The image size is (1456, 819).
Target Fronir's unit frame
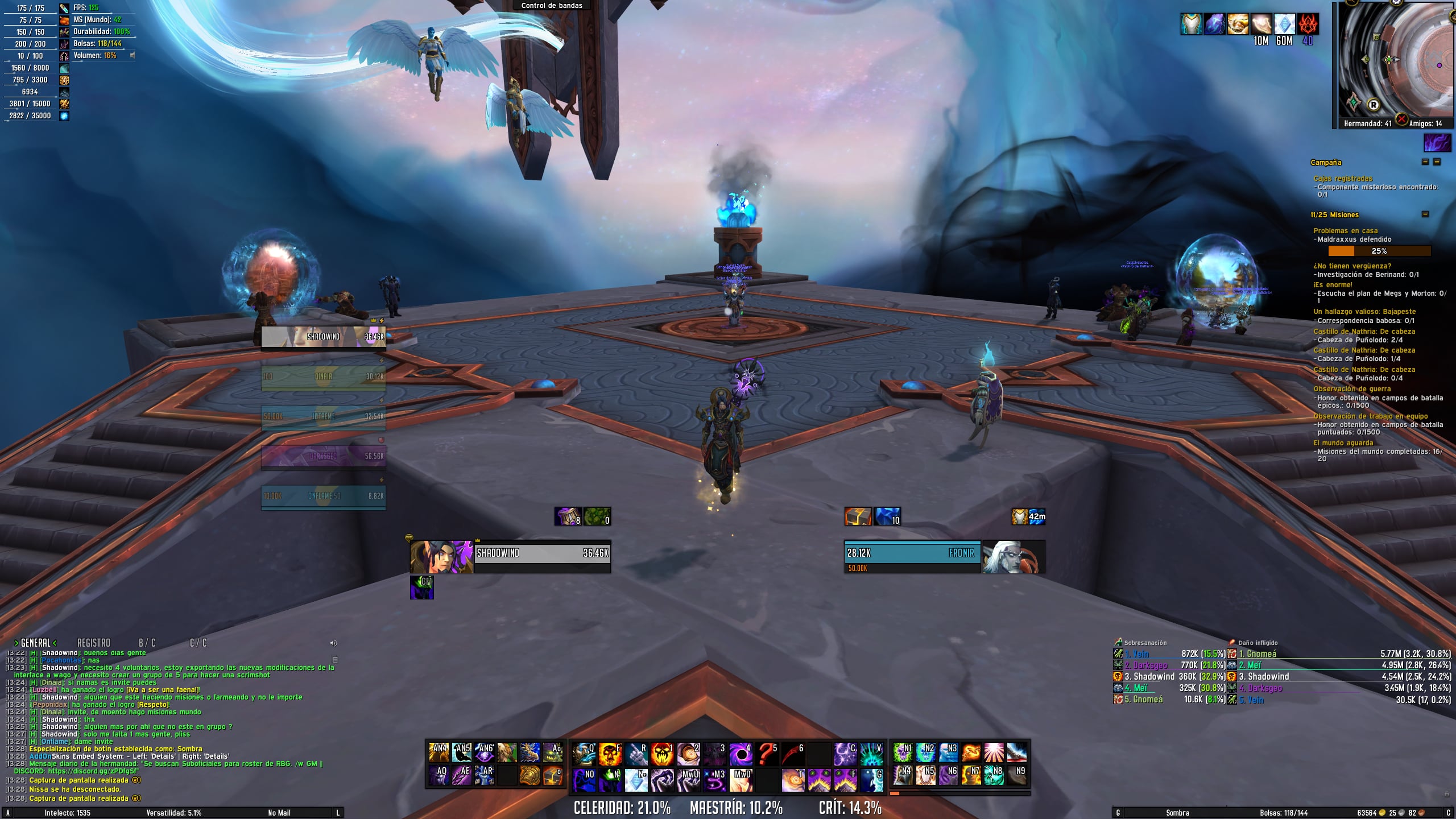point(912,557)
